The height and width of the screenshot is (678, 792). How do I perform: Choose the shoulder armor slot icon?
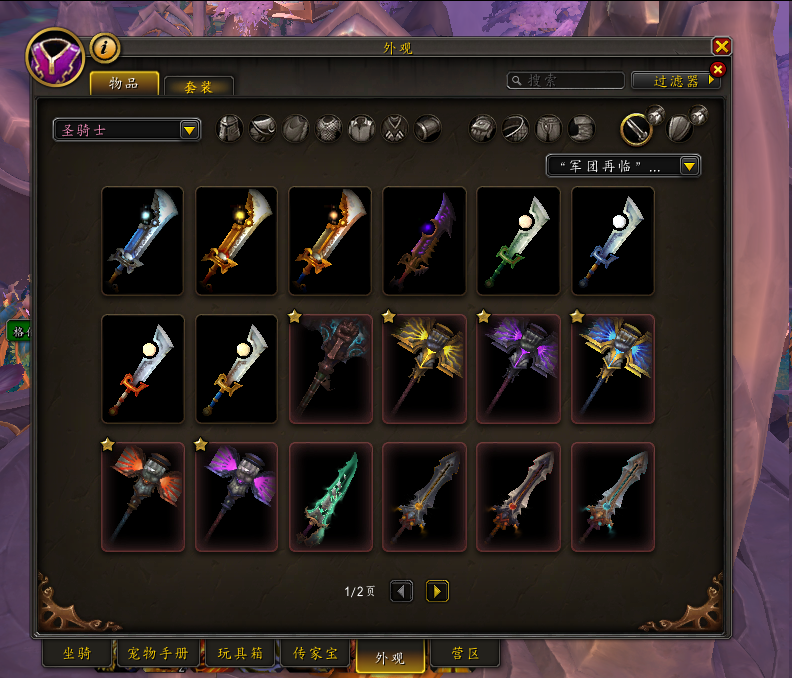tap(263, 128)
